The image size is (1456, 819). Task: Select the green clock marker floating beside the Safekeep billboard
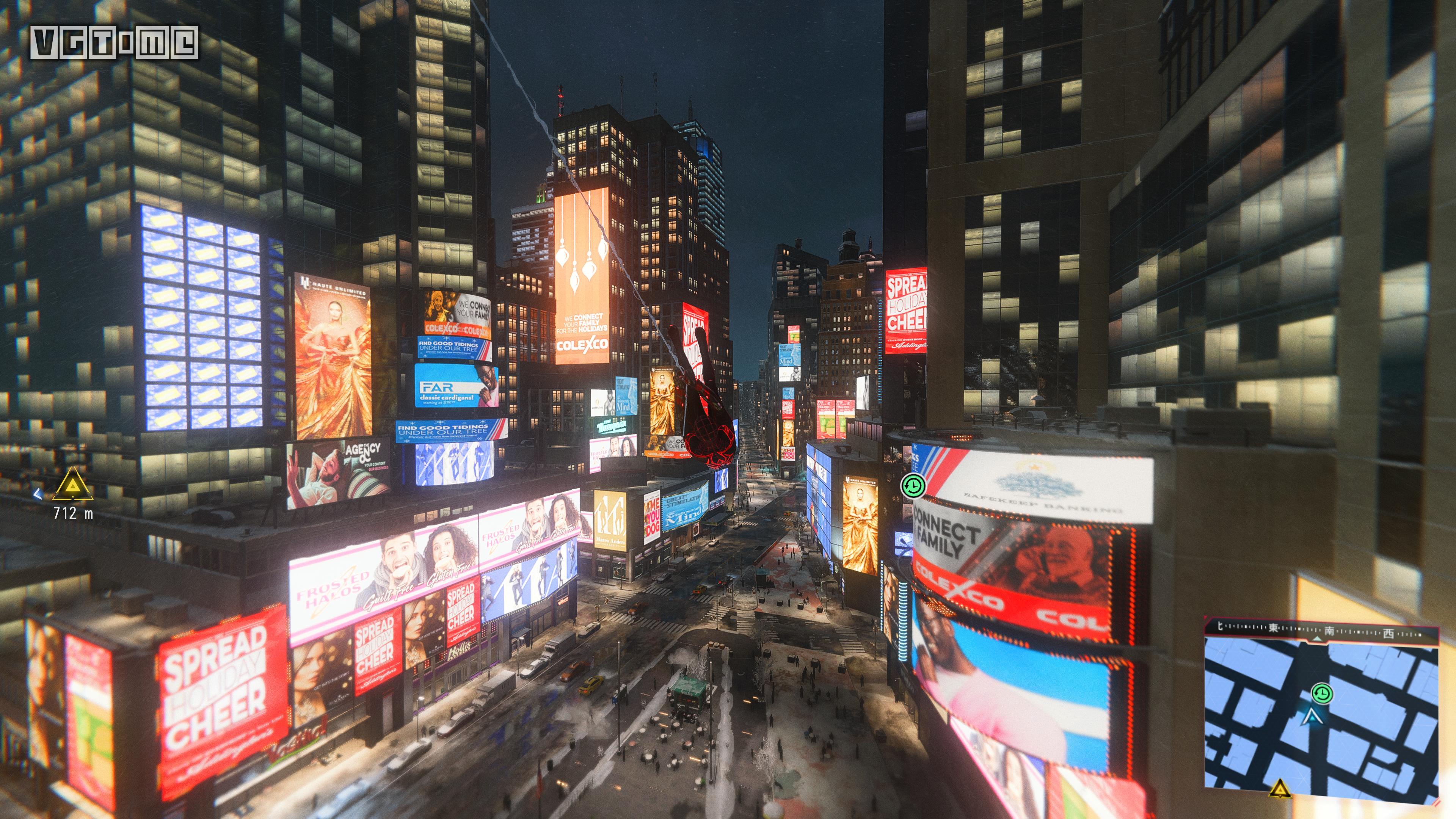click(912, 486)
